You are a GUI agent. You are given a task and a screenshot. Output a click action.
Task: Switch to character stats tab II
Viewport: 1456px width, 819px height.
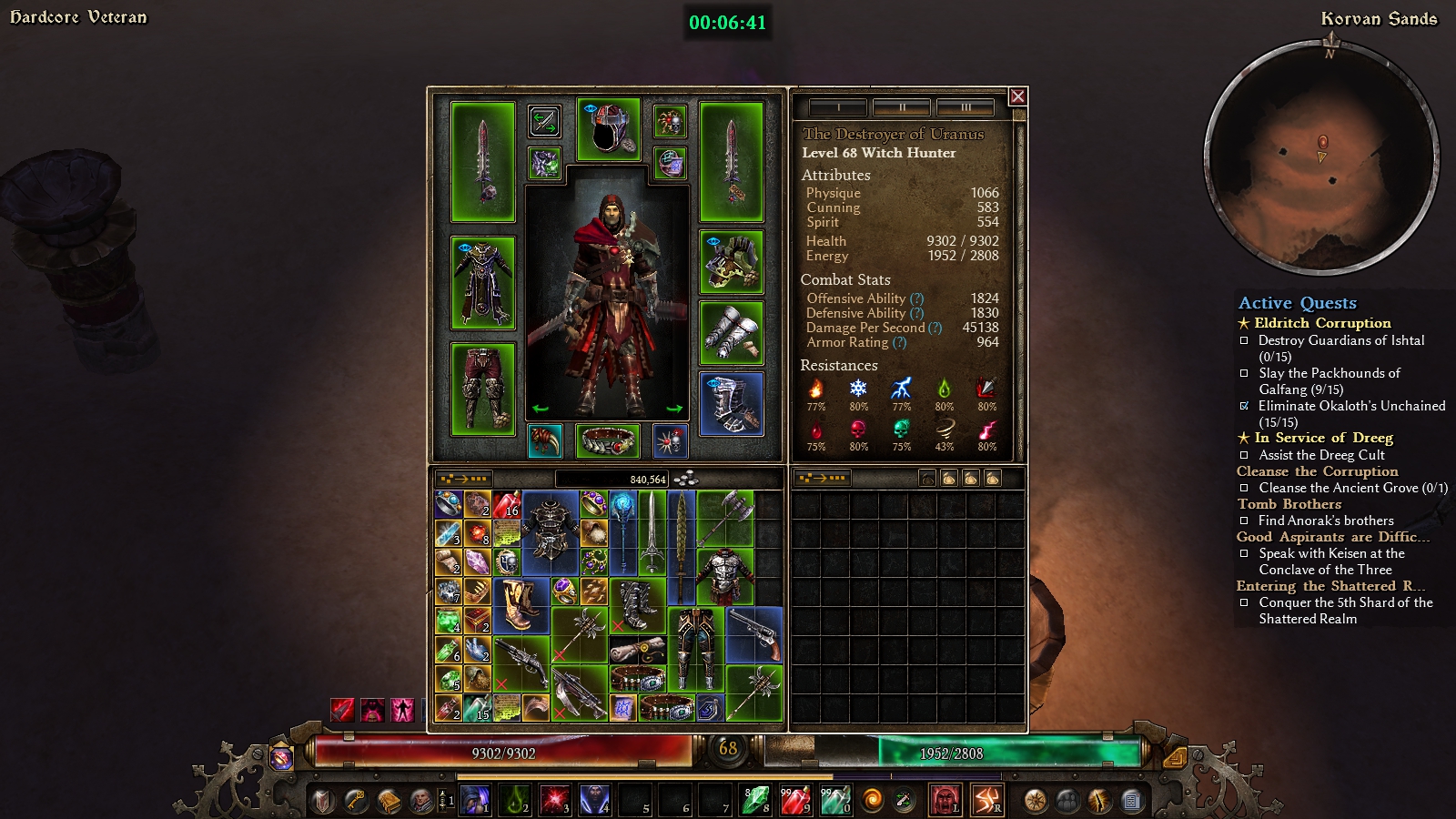tap(901, 107)
